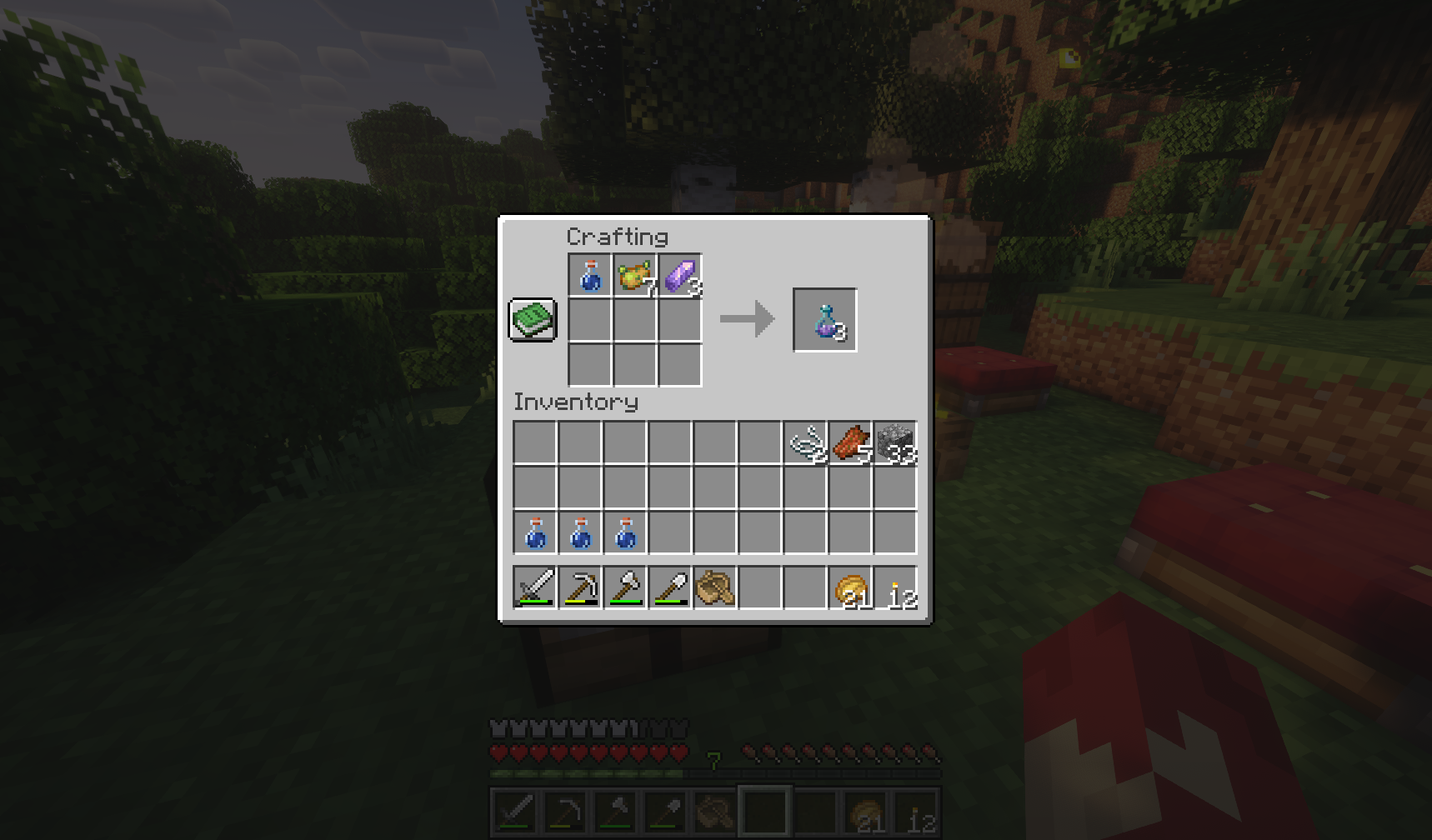The width and height of the screenshot is (1432, 840).
Task: Take the water bottle from the crafting grid
Action: (x=591, y=275)
